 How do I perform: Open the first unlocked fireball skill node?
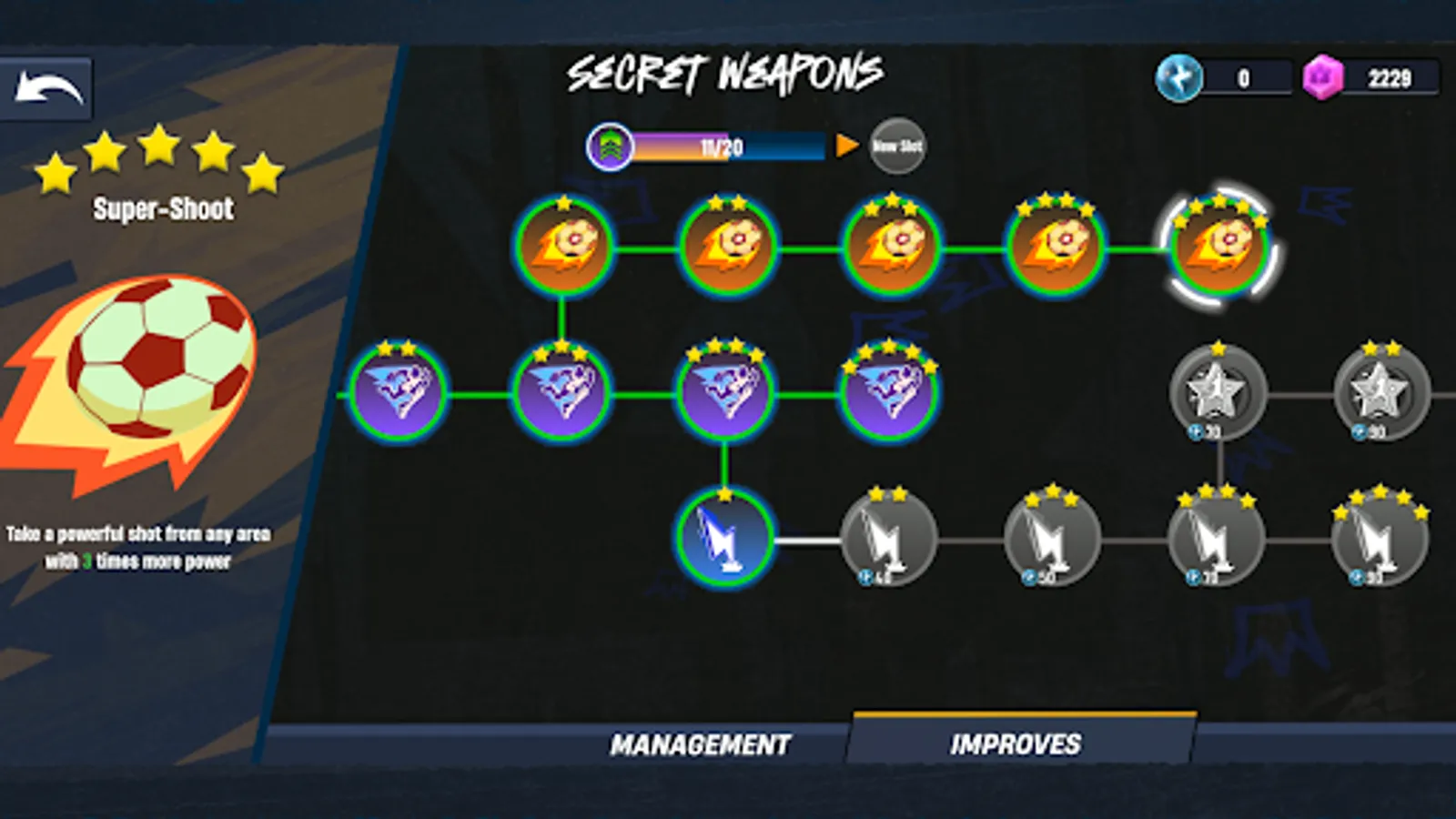point(564,246)
